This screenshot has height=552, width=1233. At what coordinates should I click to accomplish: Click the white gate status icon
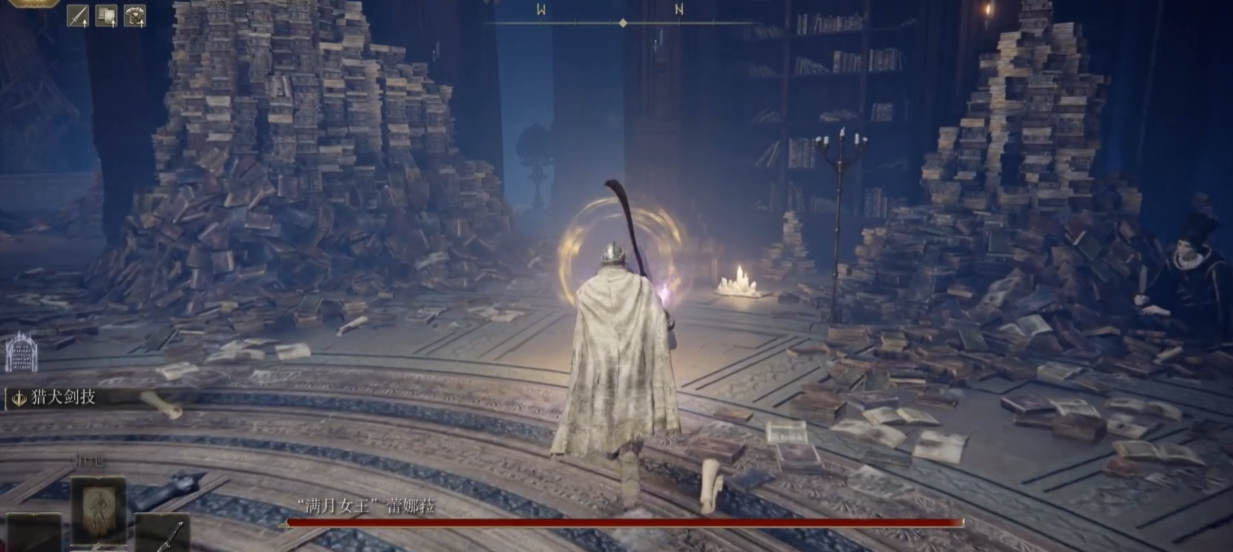point(20,352)
